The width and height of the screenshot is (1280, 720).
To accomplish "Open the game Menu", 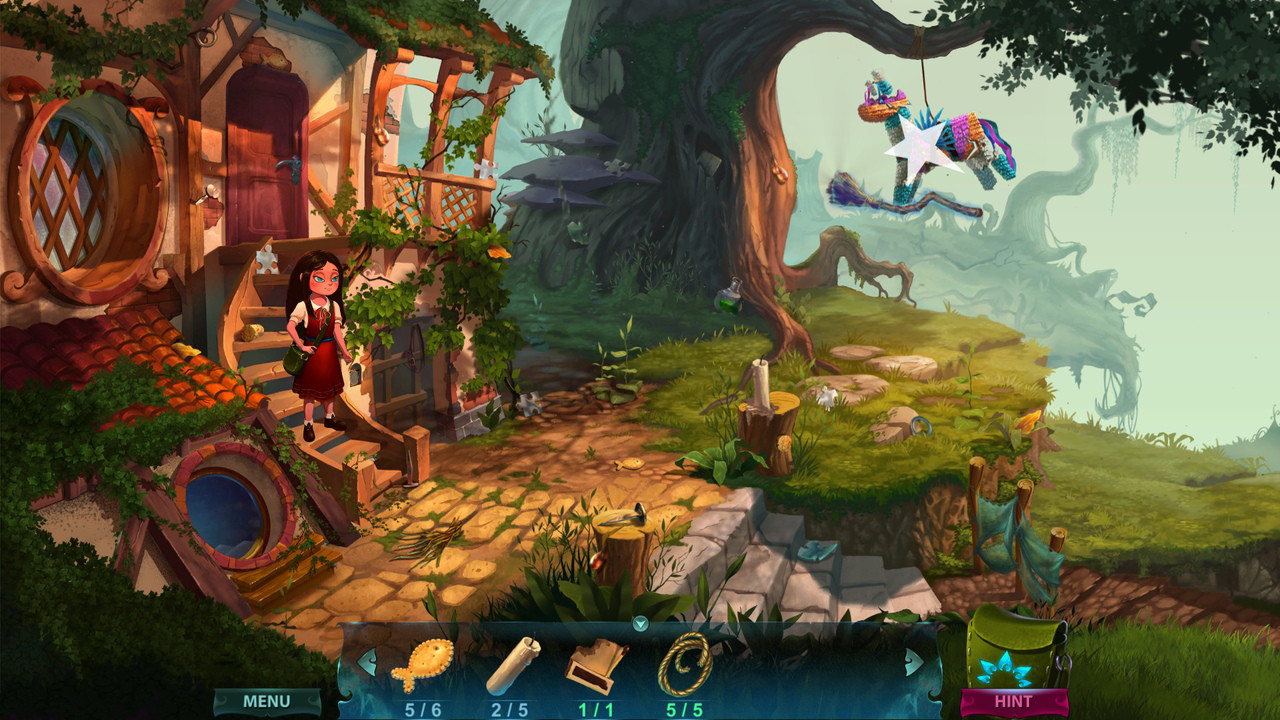I will click(267, 701).
